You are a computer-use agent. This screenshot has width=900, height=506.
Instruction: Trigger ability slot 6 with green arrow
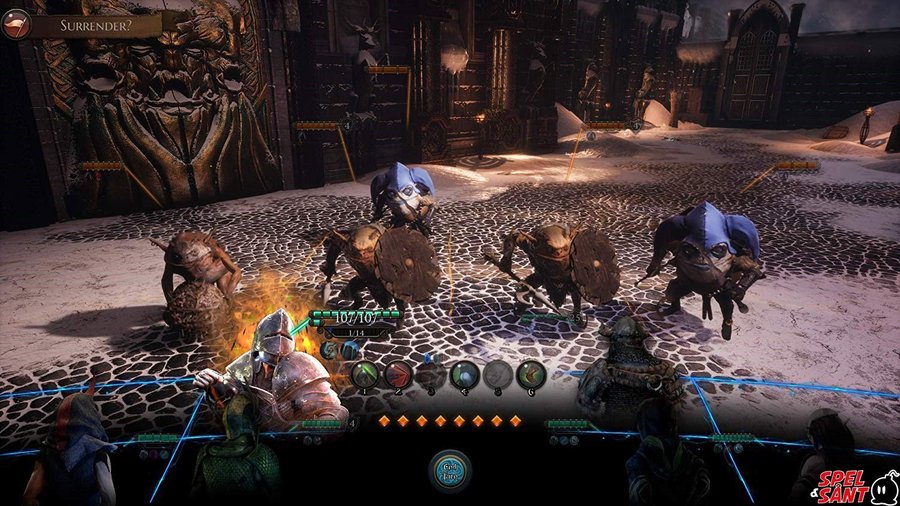[x=531, y=375]
